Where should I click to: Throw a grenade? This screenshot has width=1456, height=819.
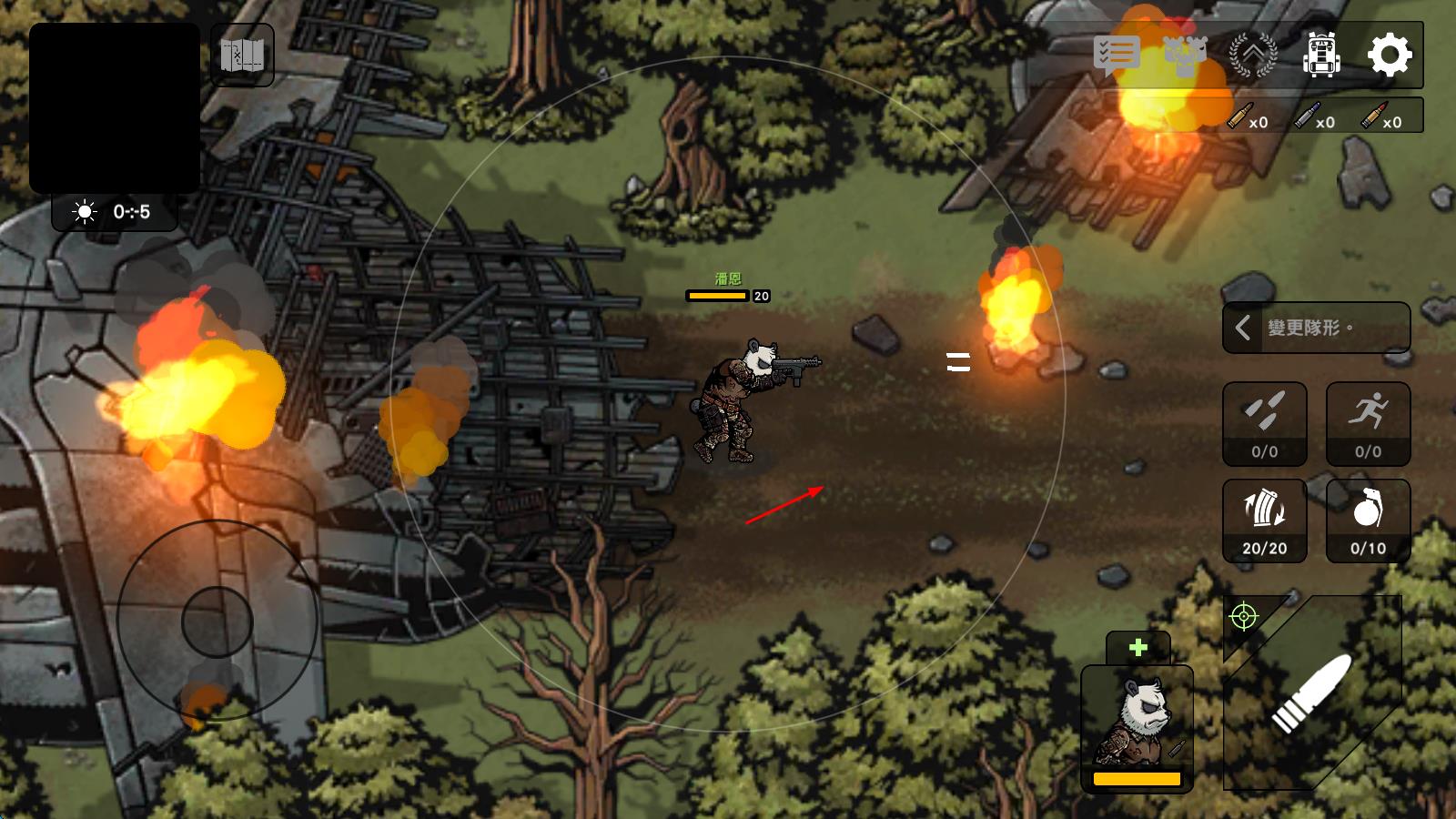1368,521
